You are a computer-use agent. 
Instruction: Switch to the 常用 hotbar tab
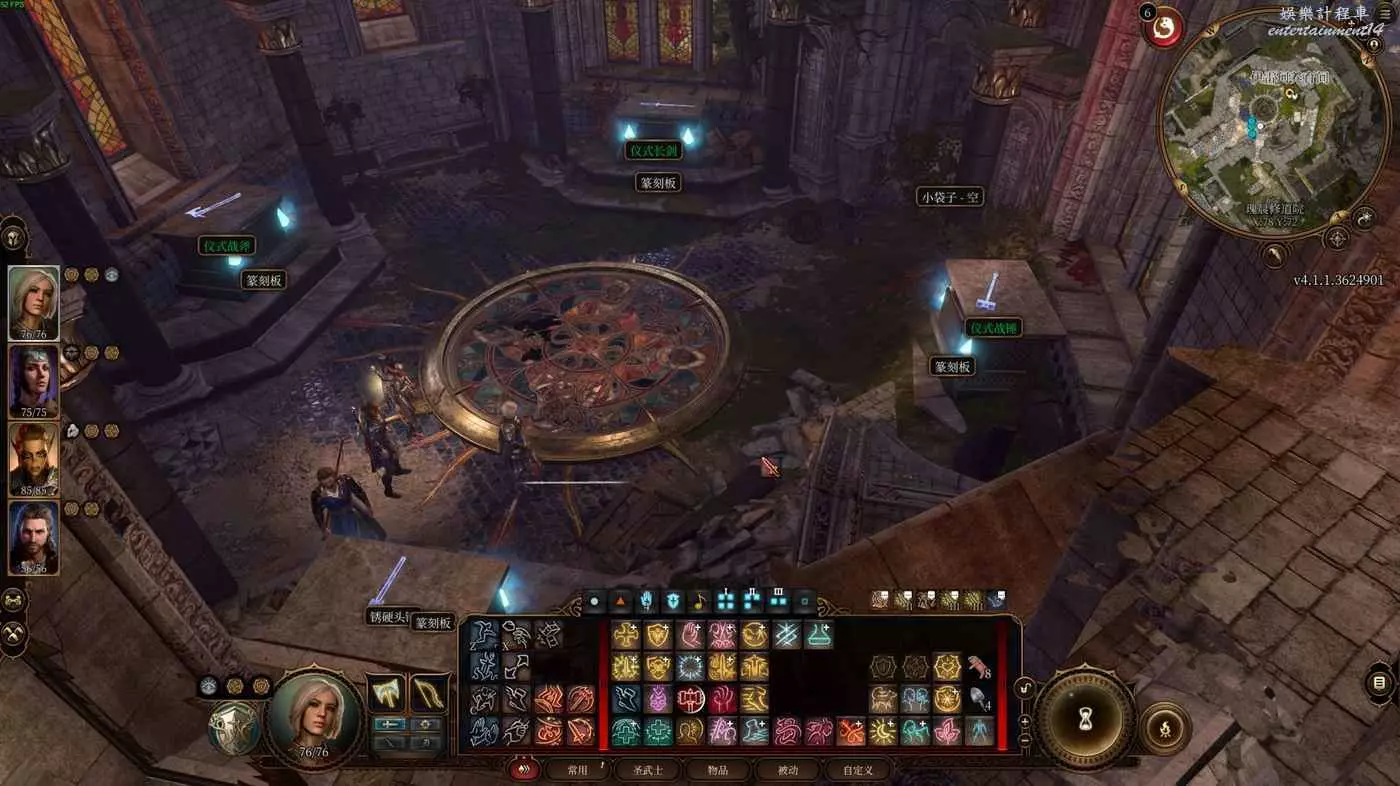tap(578, 770)
